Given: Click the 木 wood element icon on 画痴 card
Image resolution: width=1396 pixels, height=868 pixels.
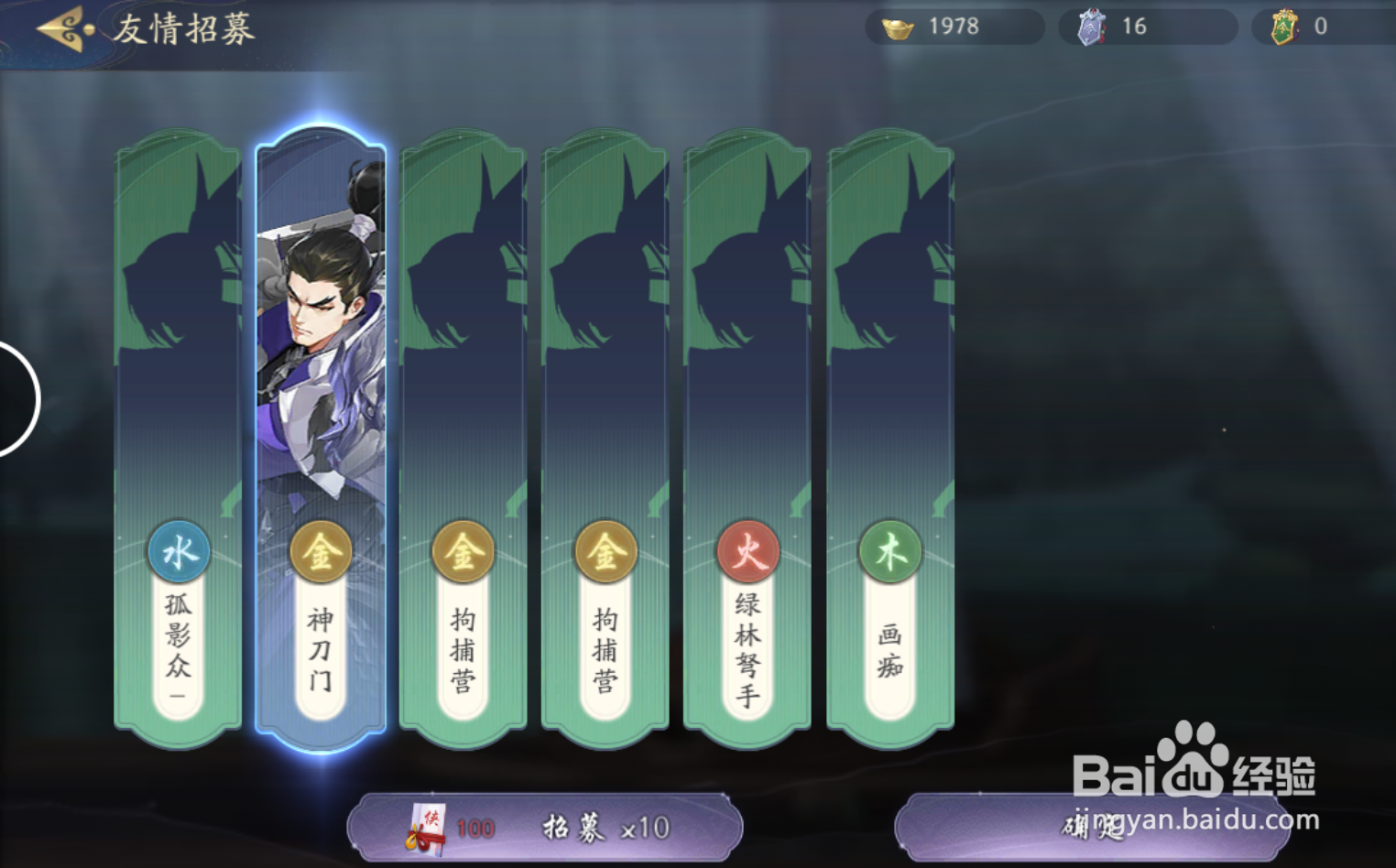Looking at the screenshot, I should click(x=890, y=550).
